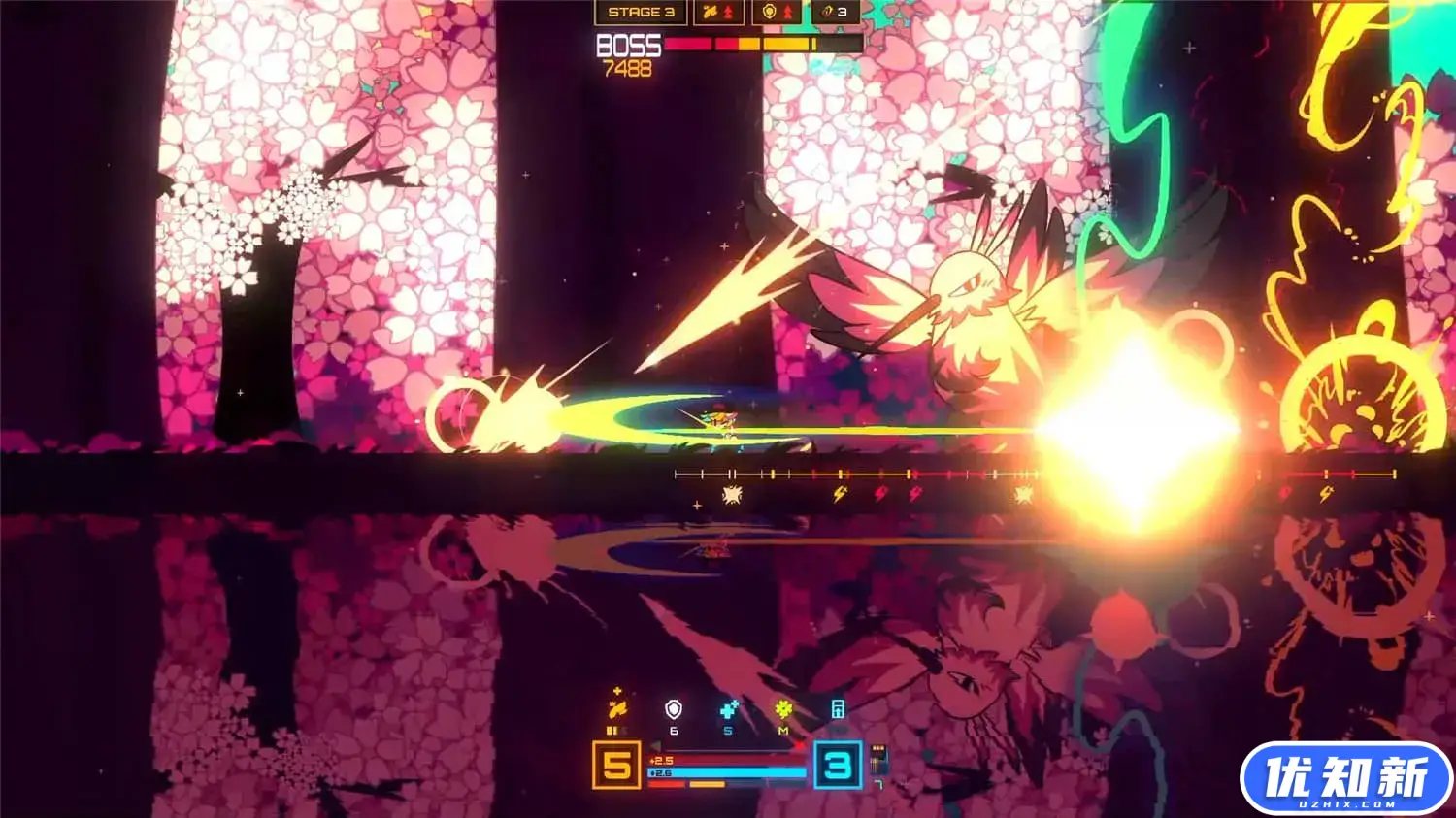Open the uzhix.com watermark logo
This screenshot has height=818, width=1456.
tap(1345, 778)
